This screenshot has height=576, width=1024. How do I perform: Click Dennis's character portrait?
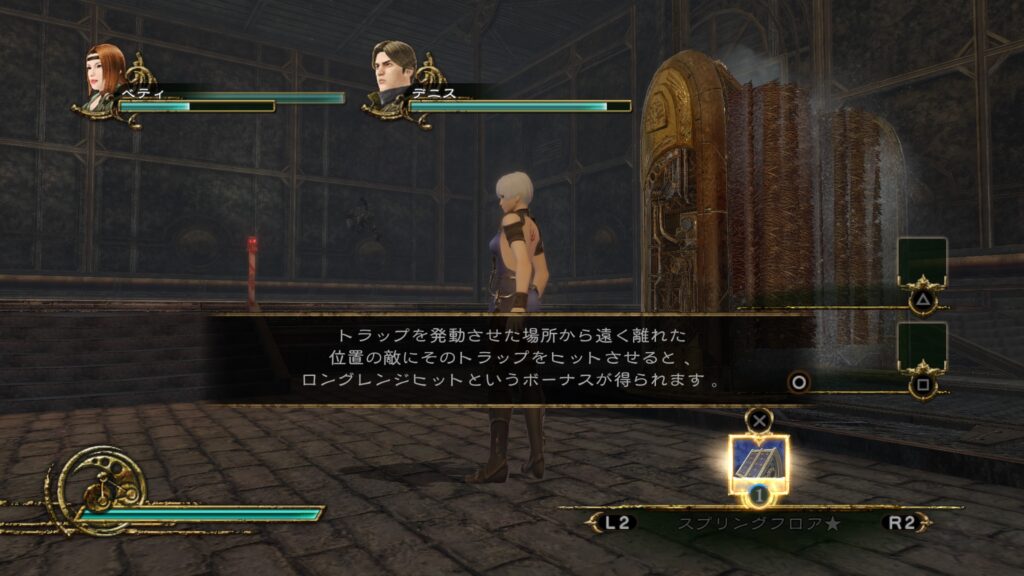(393, 70)
